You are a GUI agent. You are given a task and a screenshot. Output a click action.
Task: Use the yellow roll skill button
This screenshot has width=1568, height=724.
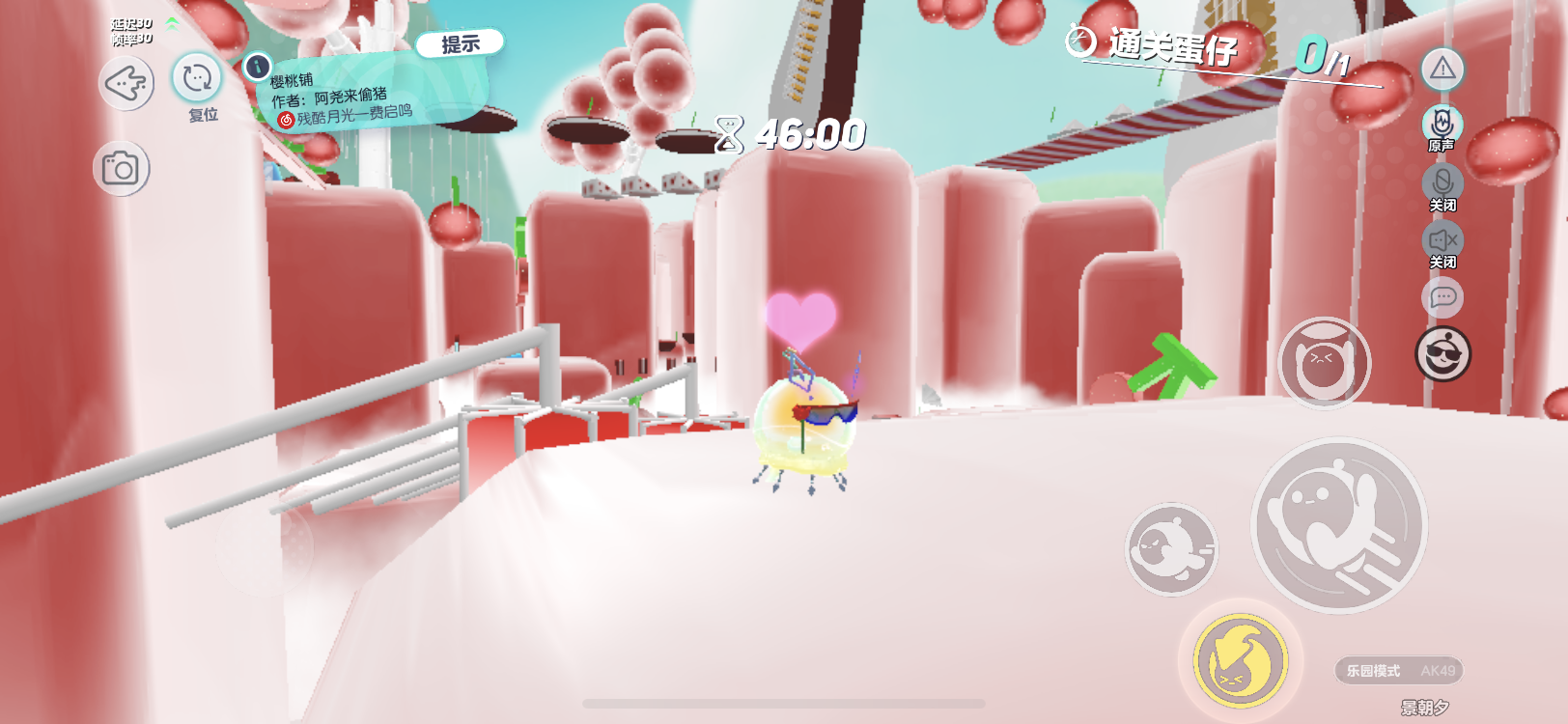point(1241,661)
